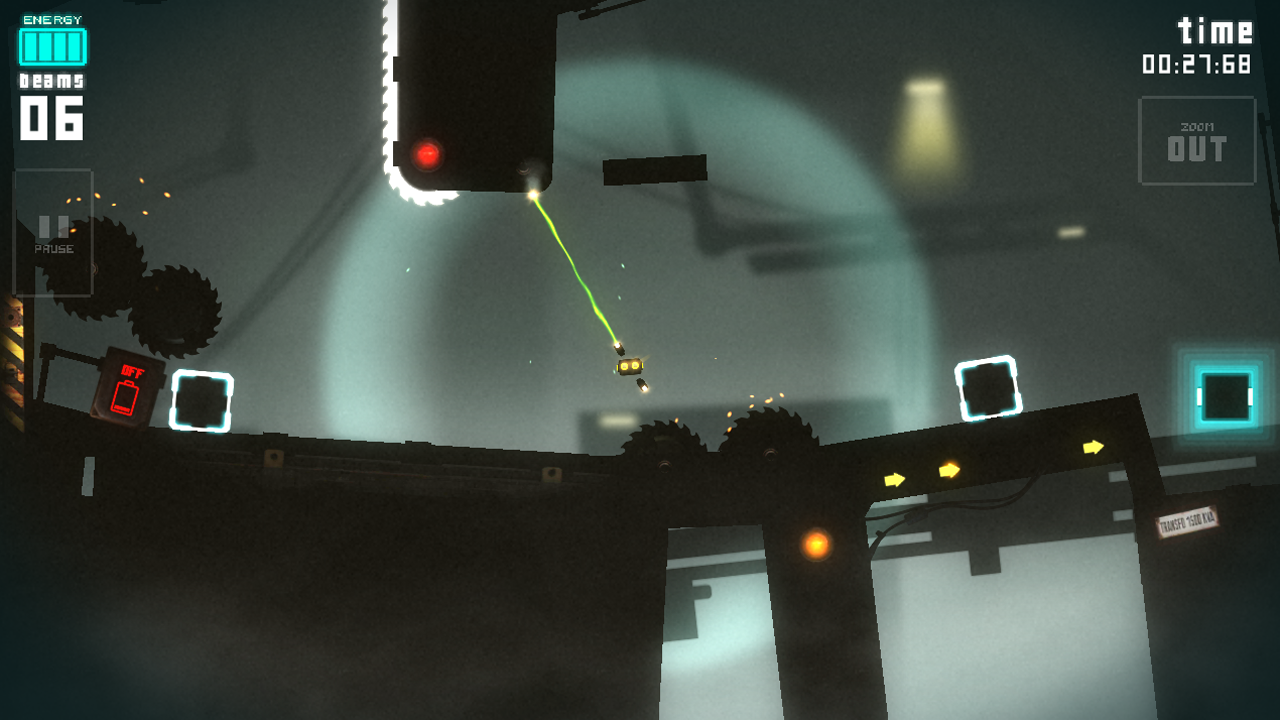Image resolution: width=1280 pixels, height=720 pixels.
Task: Click the hanging saw-edged block at top
Action: click(x=470, y=90)
